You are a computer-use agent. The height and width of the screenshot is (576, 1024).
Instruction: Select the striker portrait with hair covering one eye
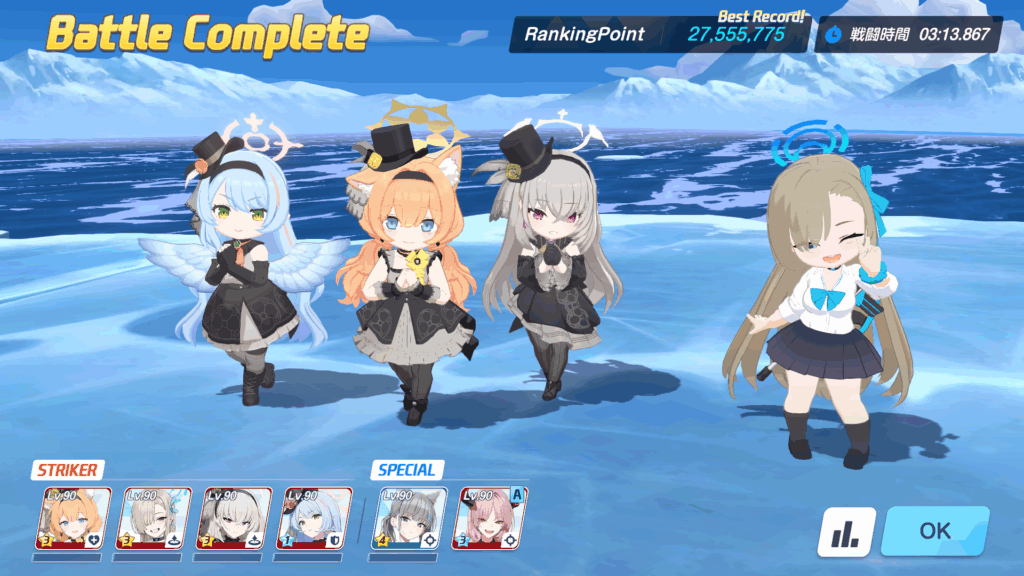153,516
